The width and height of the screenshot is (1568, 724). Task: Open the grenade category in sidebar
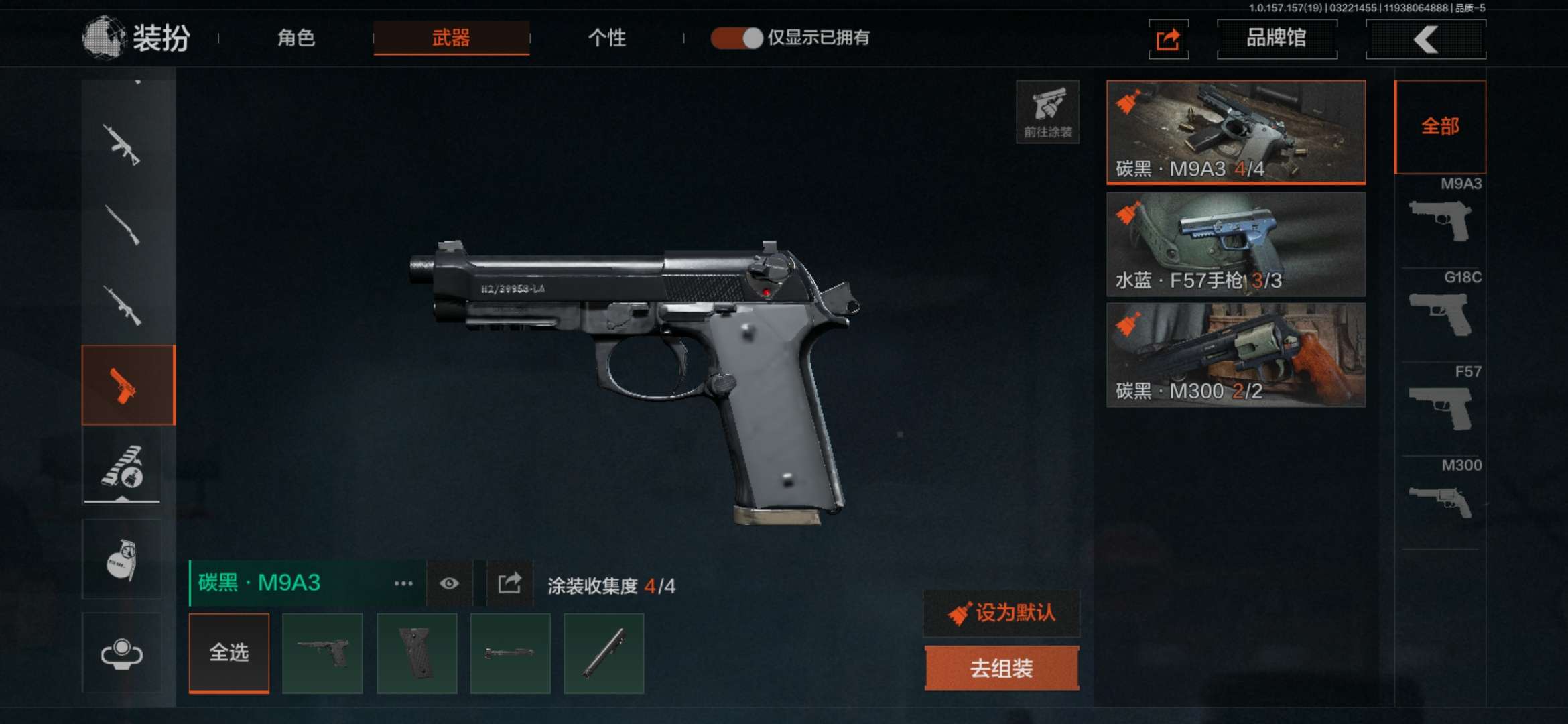(x=122, y=559)
